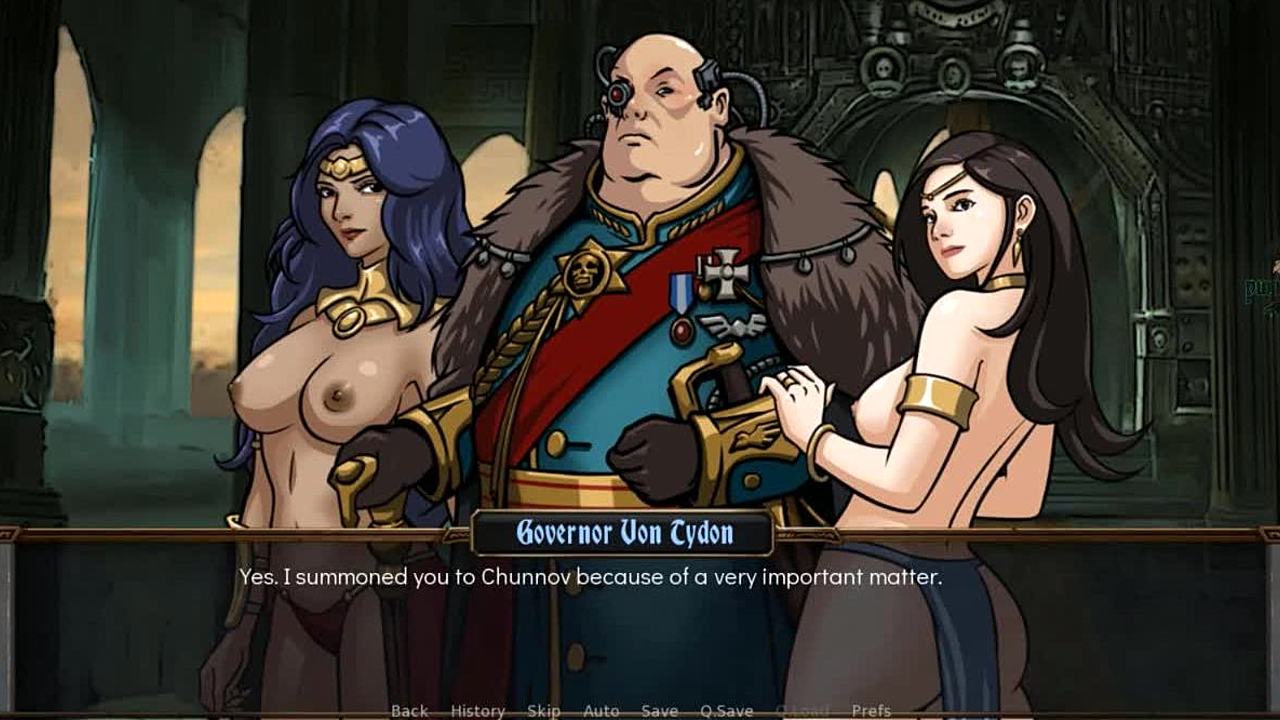
Task: Toggle Auto dialogue advance
Action: (x=601, y=711)
